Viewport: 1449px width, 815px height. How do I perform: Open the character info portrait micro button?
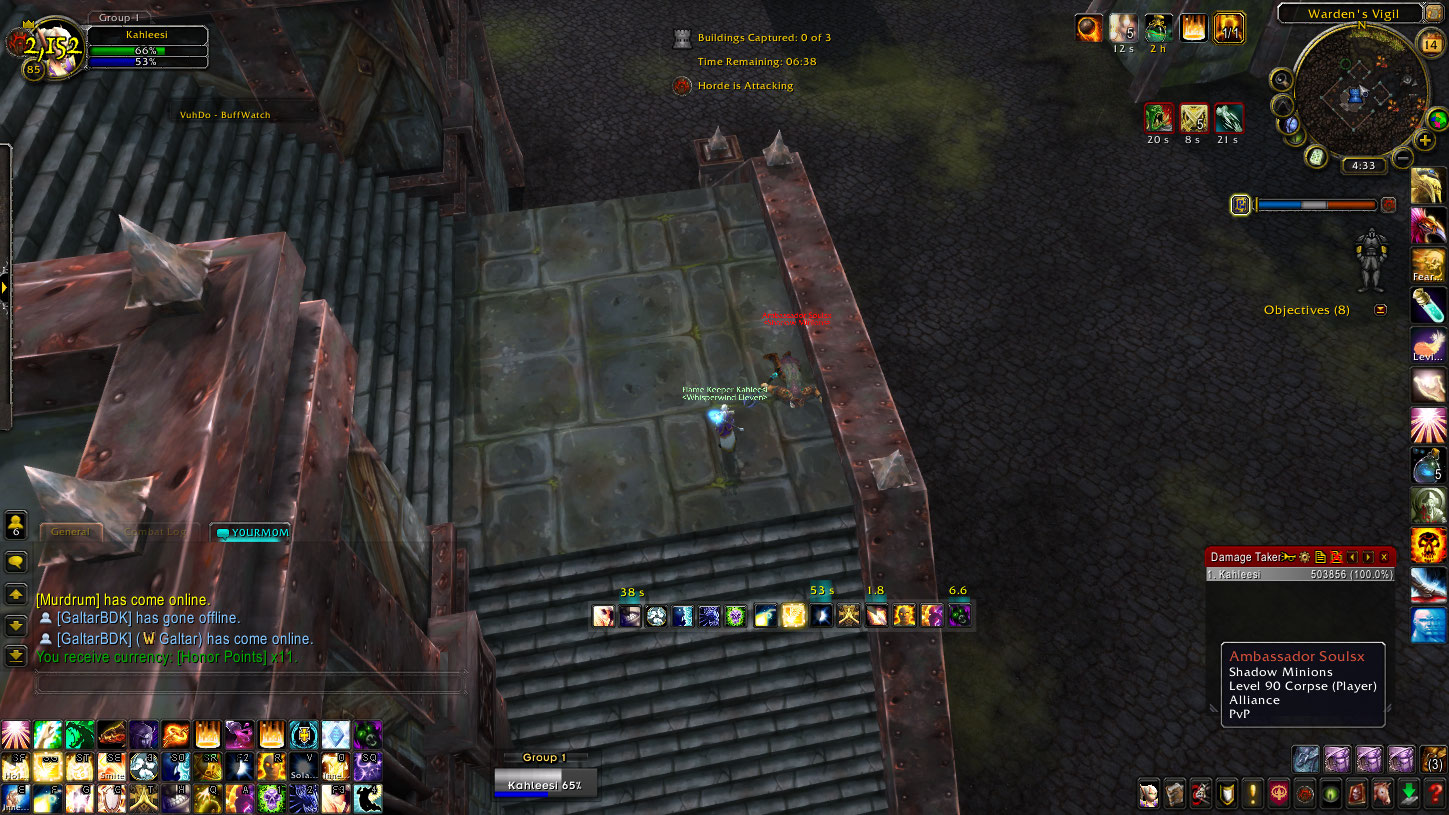tap(1149, 794)
